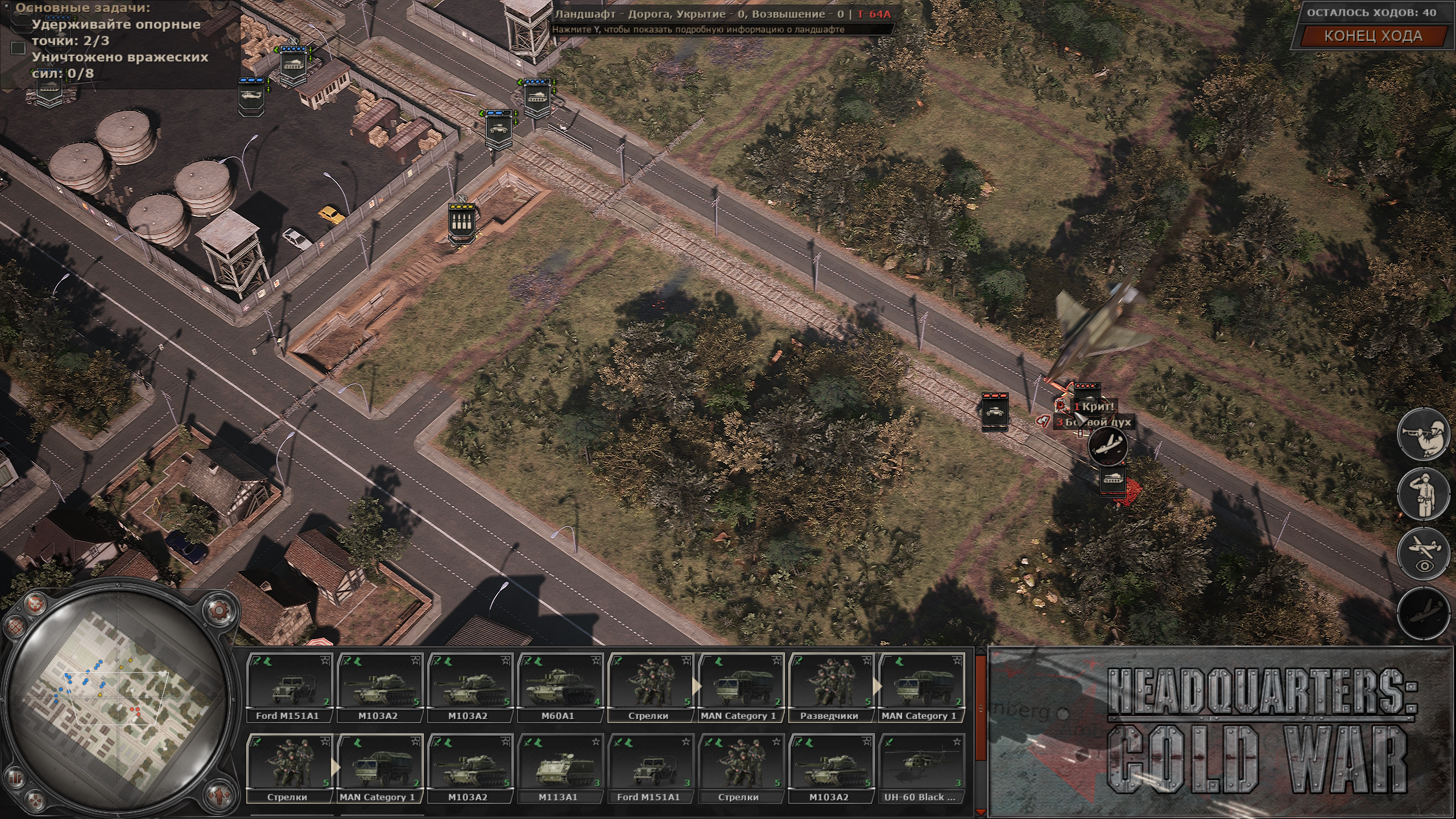End the turn with Конец хода
This screenshot has width=1456, height=819.
tap(1373, 36)
